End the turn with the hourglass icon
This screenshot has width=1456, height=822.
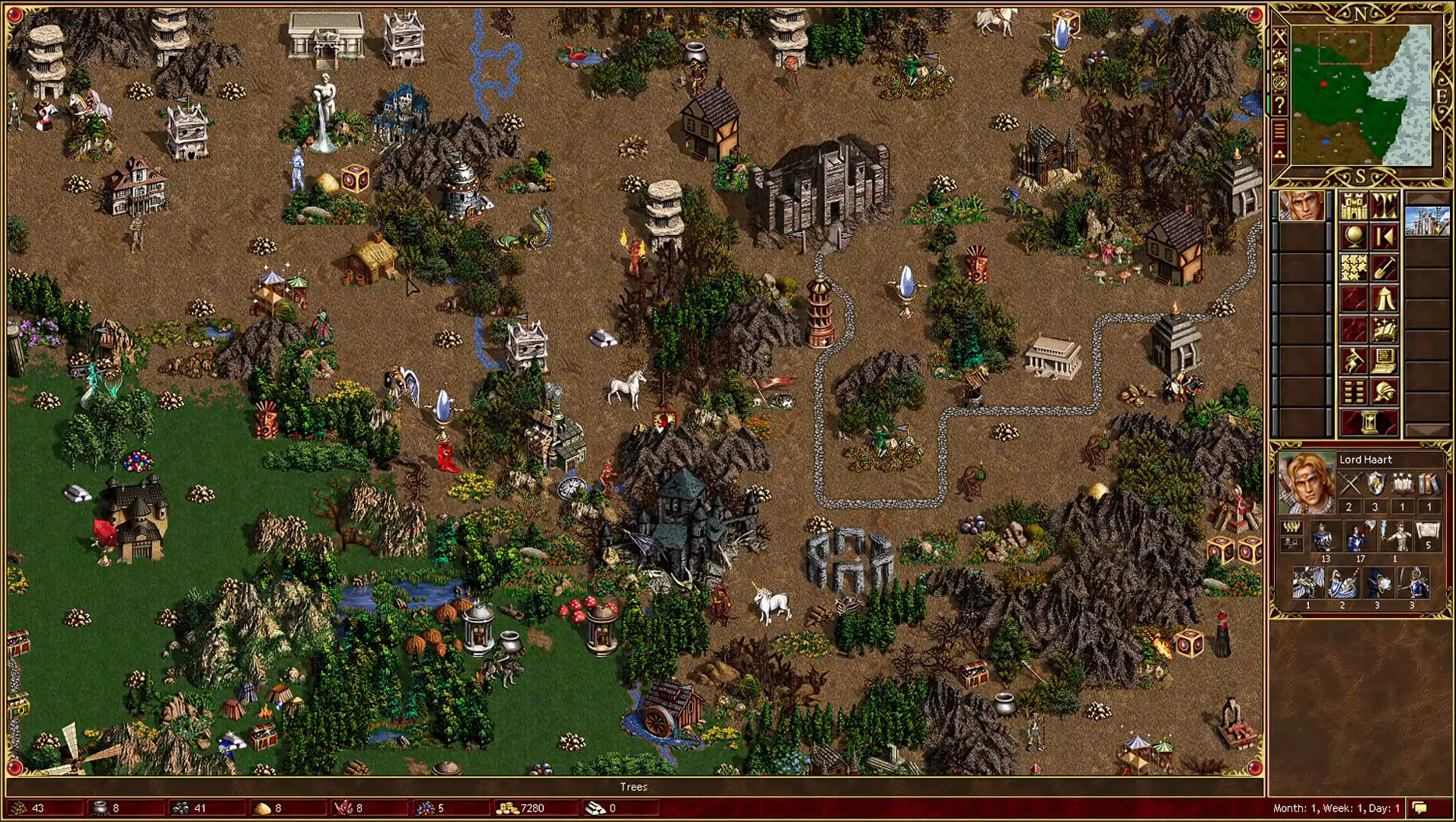pyautogui.click(x=1369, y=421)
